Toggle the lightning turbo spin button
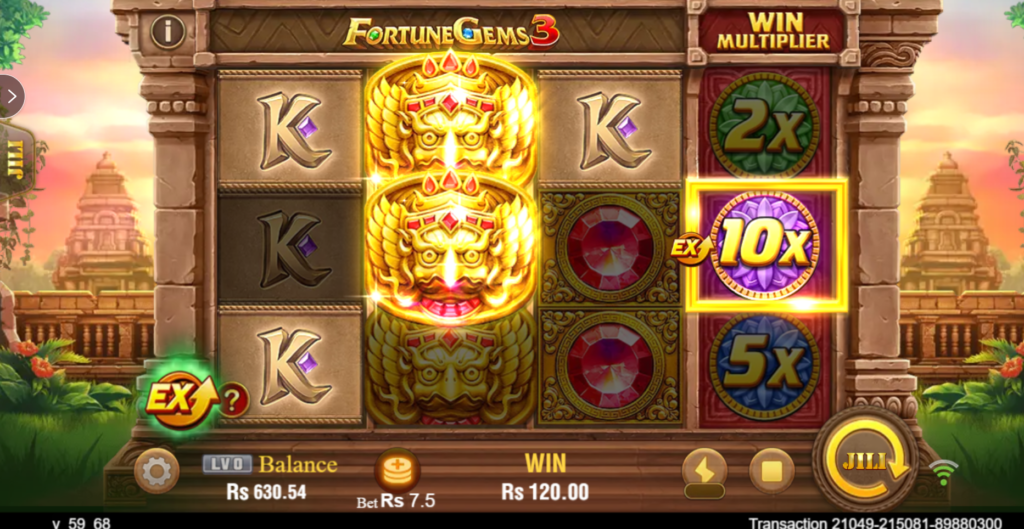1024x529 pixels. (704, 468)
